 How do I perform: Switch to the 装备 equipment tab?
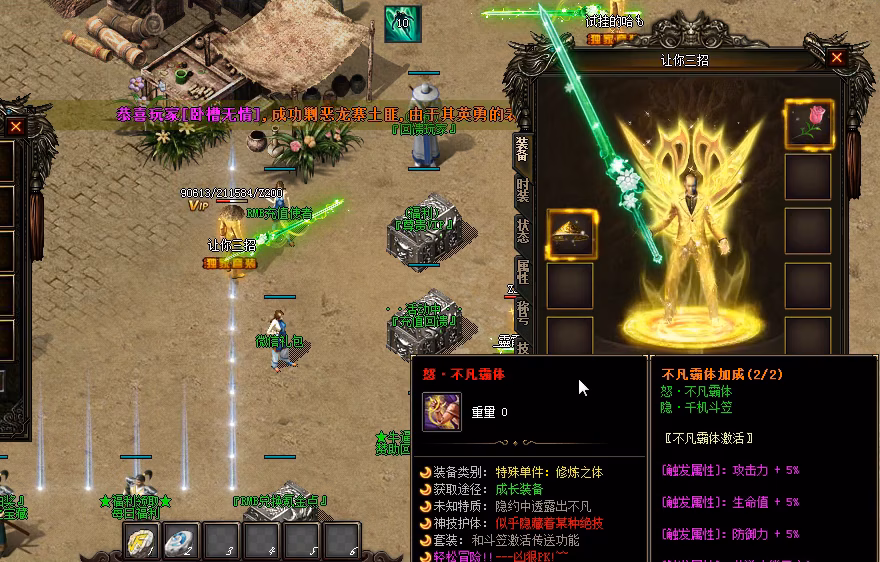(522, 153)
